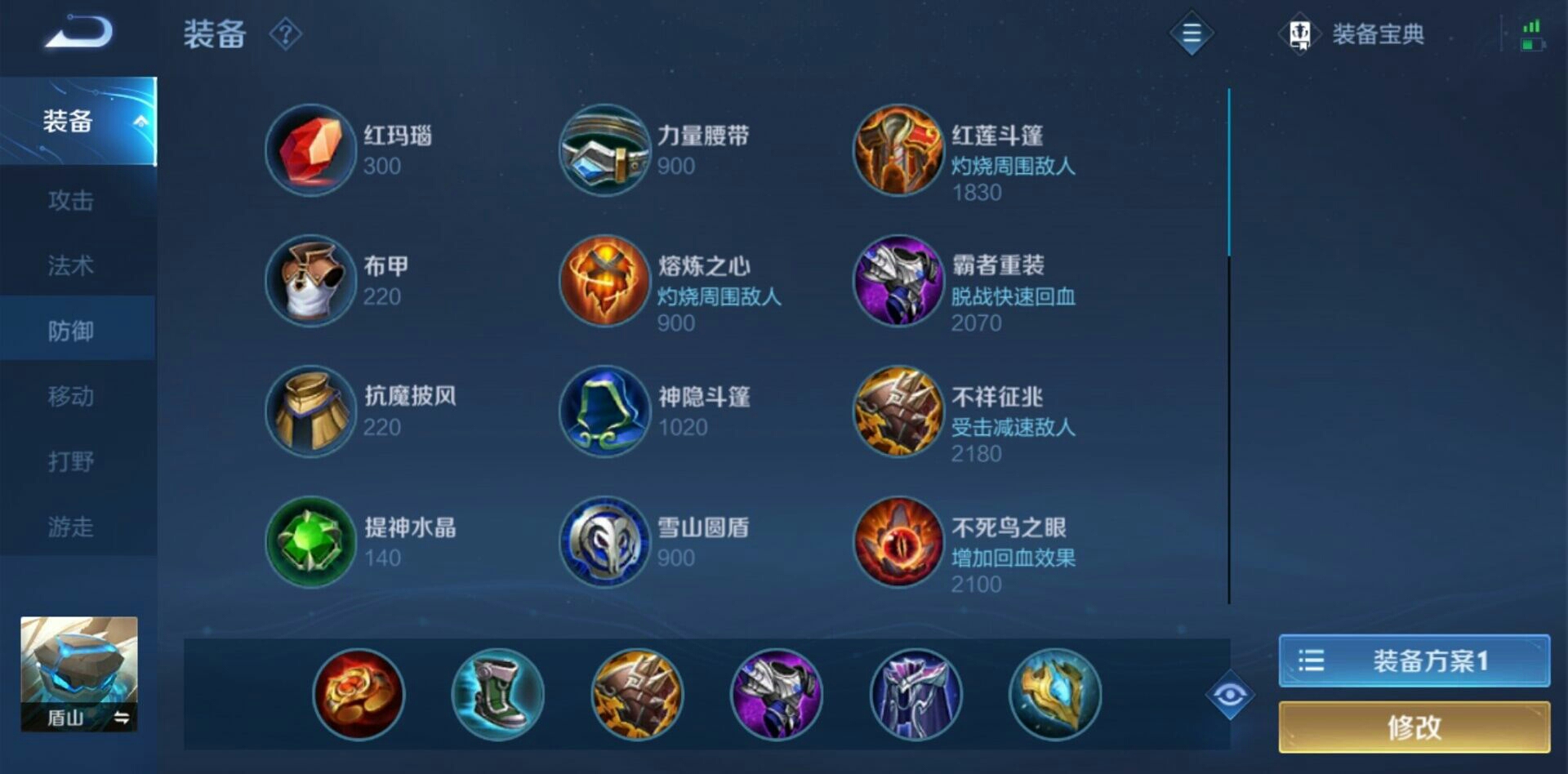
Task: Open the 不死鸟之眼 item
Action: (x=898, y=543)
